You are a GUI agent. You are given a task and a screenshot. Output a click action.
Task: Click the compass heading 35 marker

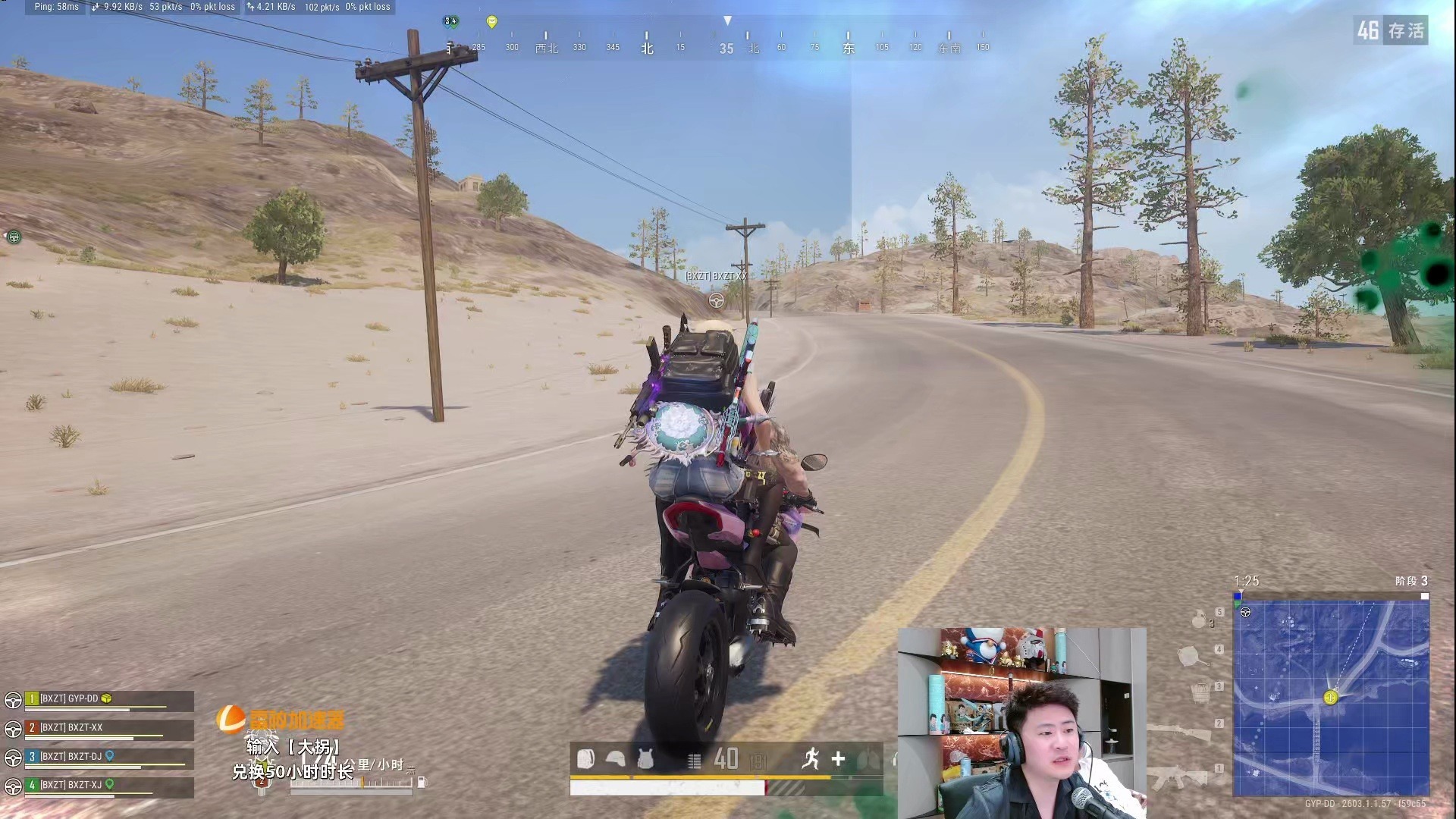[x=726, y=48]
